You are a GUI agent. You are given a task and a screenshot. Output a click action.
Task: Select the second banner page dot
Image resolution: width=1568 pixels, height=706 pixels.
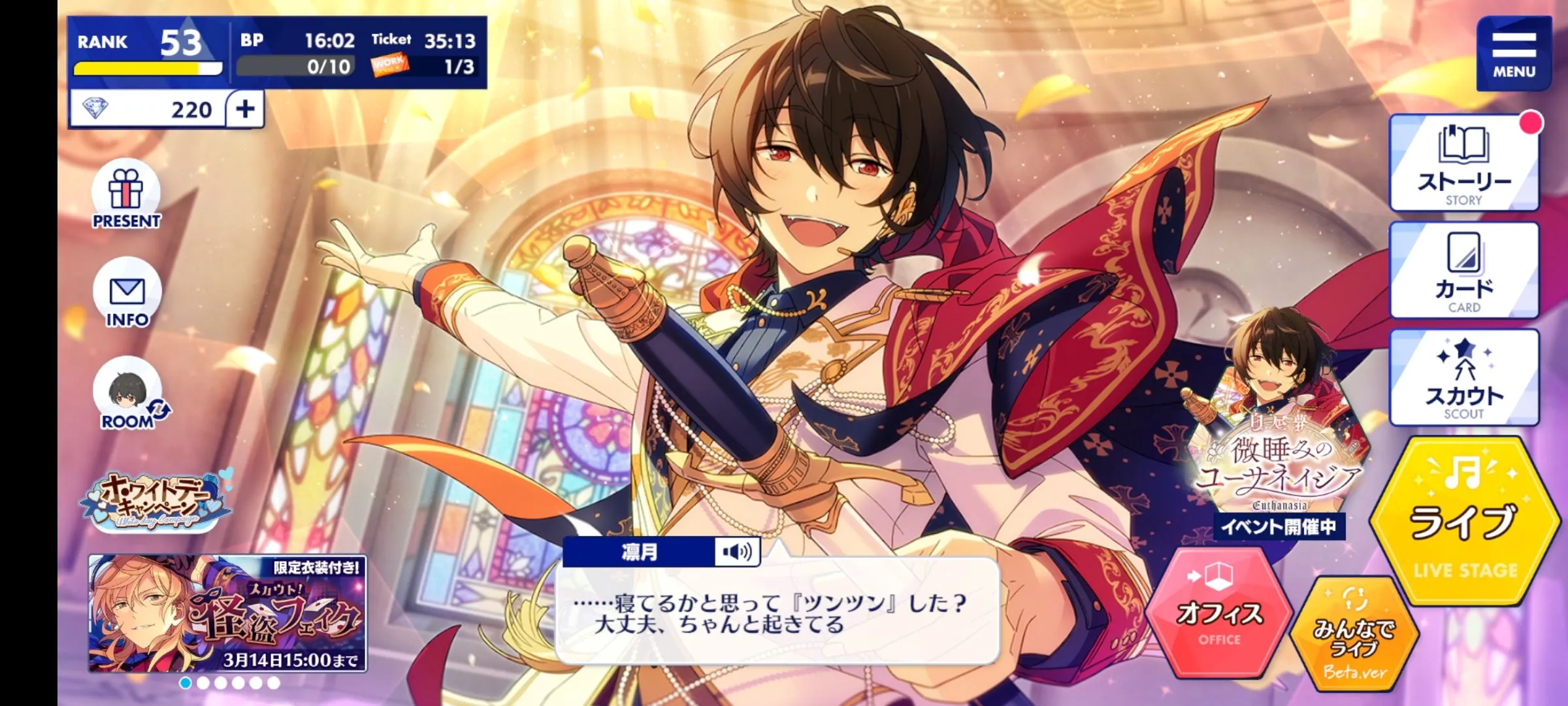point(203,683)
